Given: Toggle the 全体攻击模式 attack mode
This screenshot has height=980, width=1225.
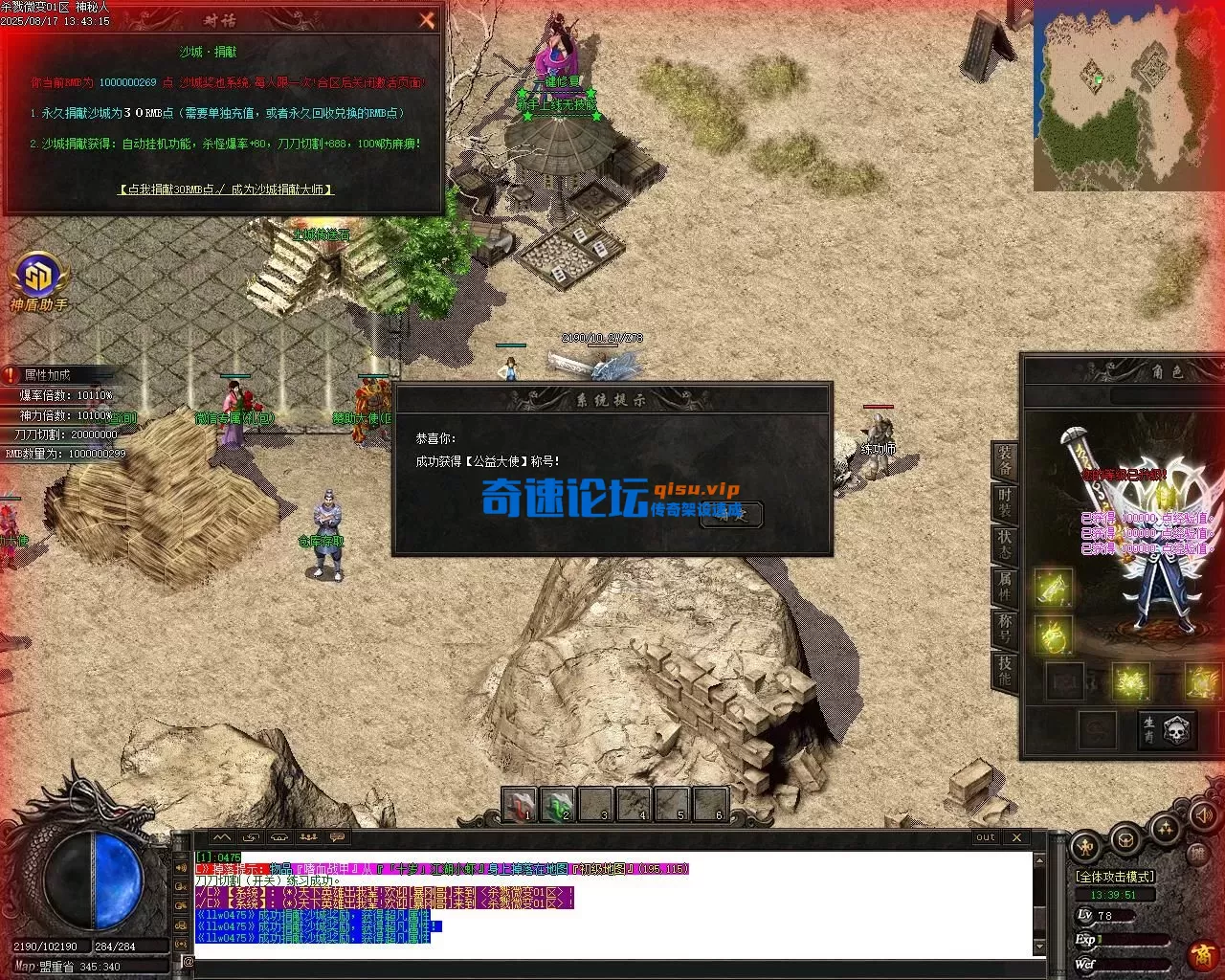Looking at the screenshot, I should (1115, 877).
